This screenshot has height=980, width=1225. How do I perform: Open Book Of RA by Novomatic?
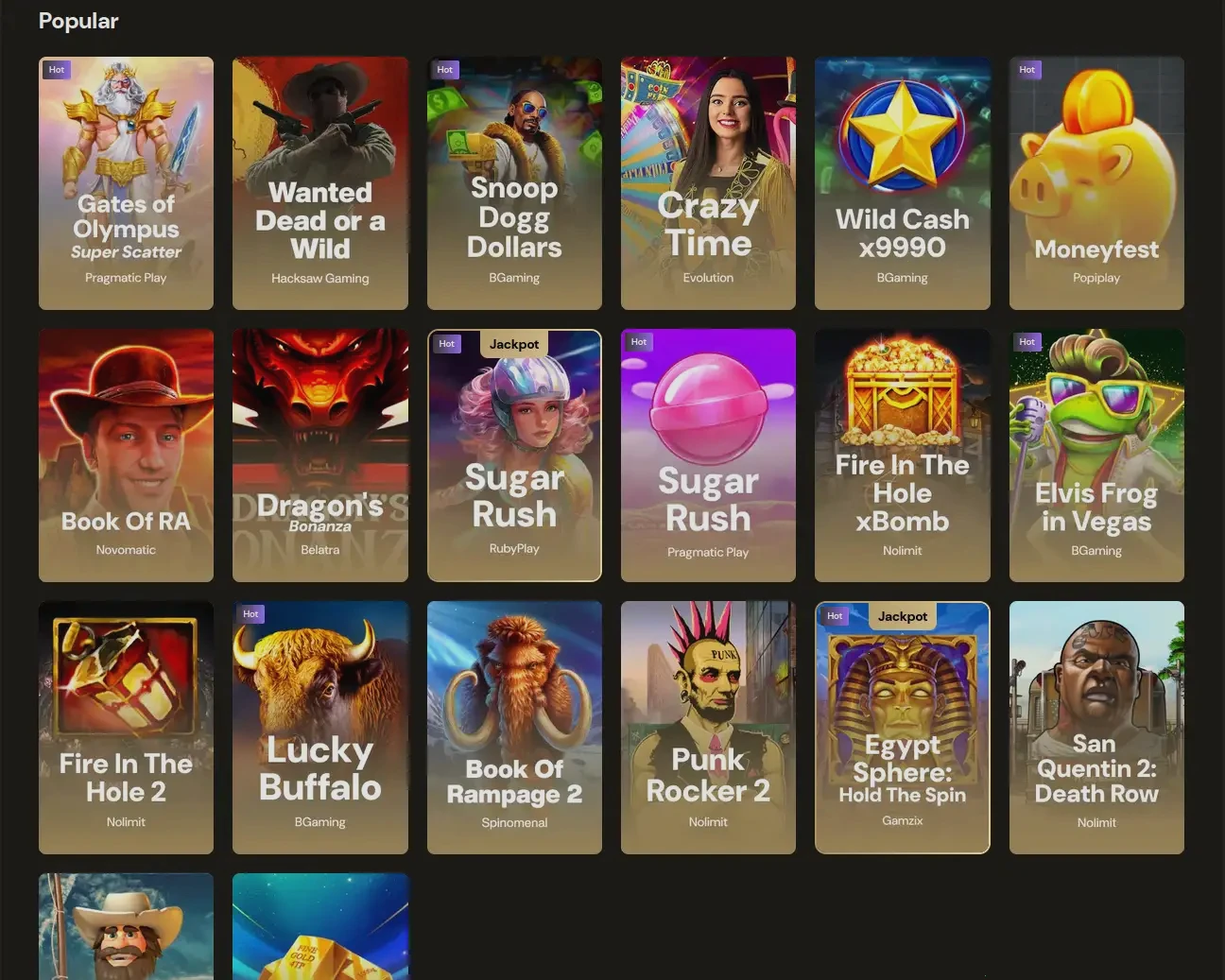126,455
